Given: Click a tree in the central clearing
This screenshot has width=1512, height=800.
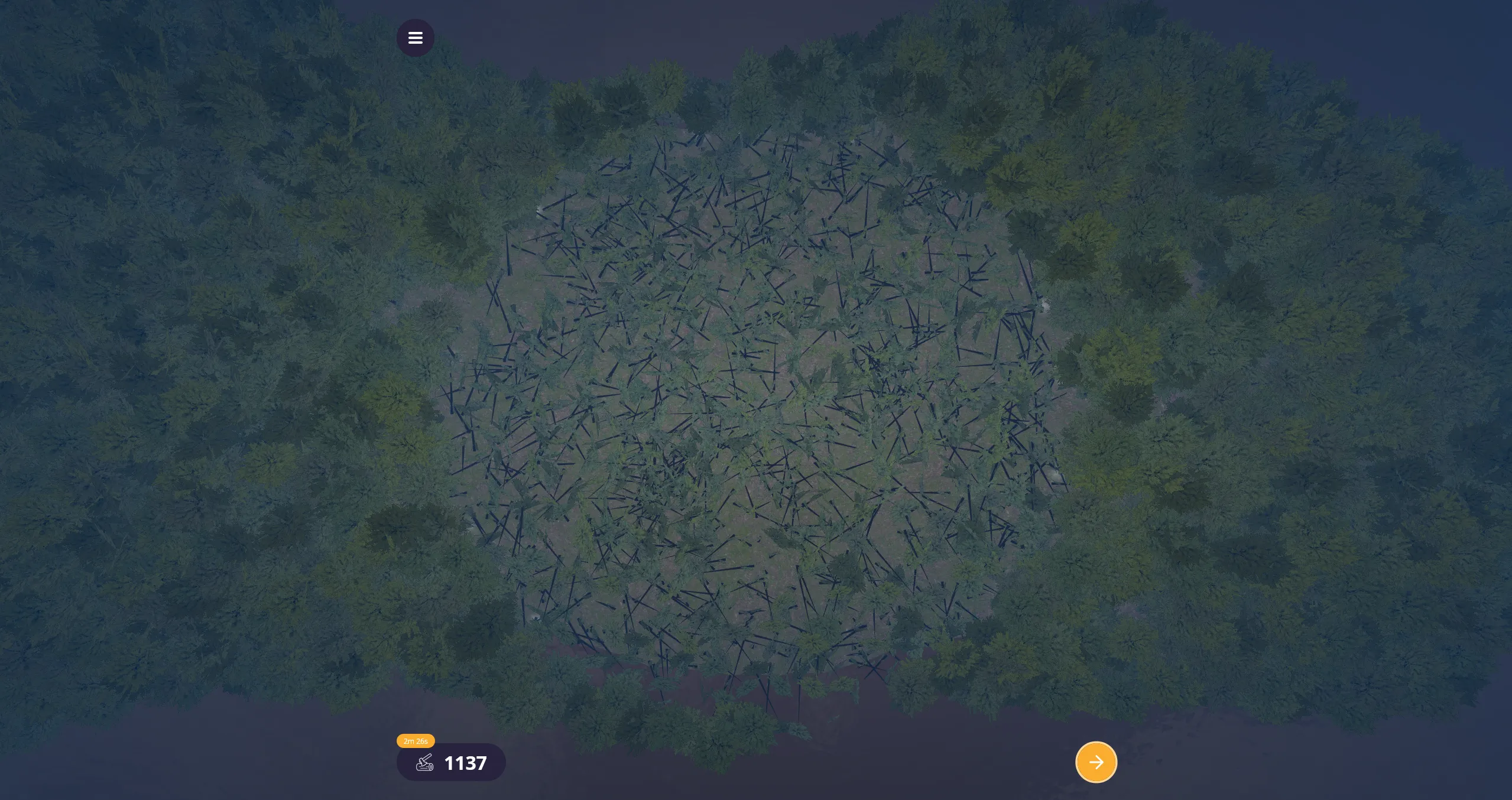Looking at the screenshot, I should pos(757,414).
